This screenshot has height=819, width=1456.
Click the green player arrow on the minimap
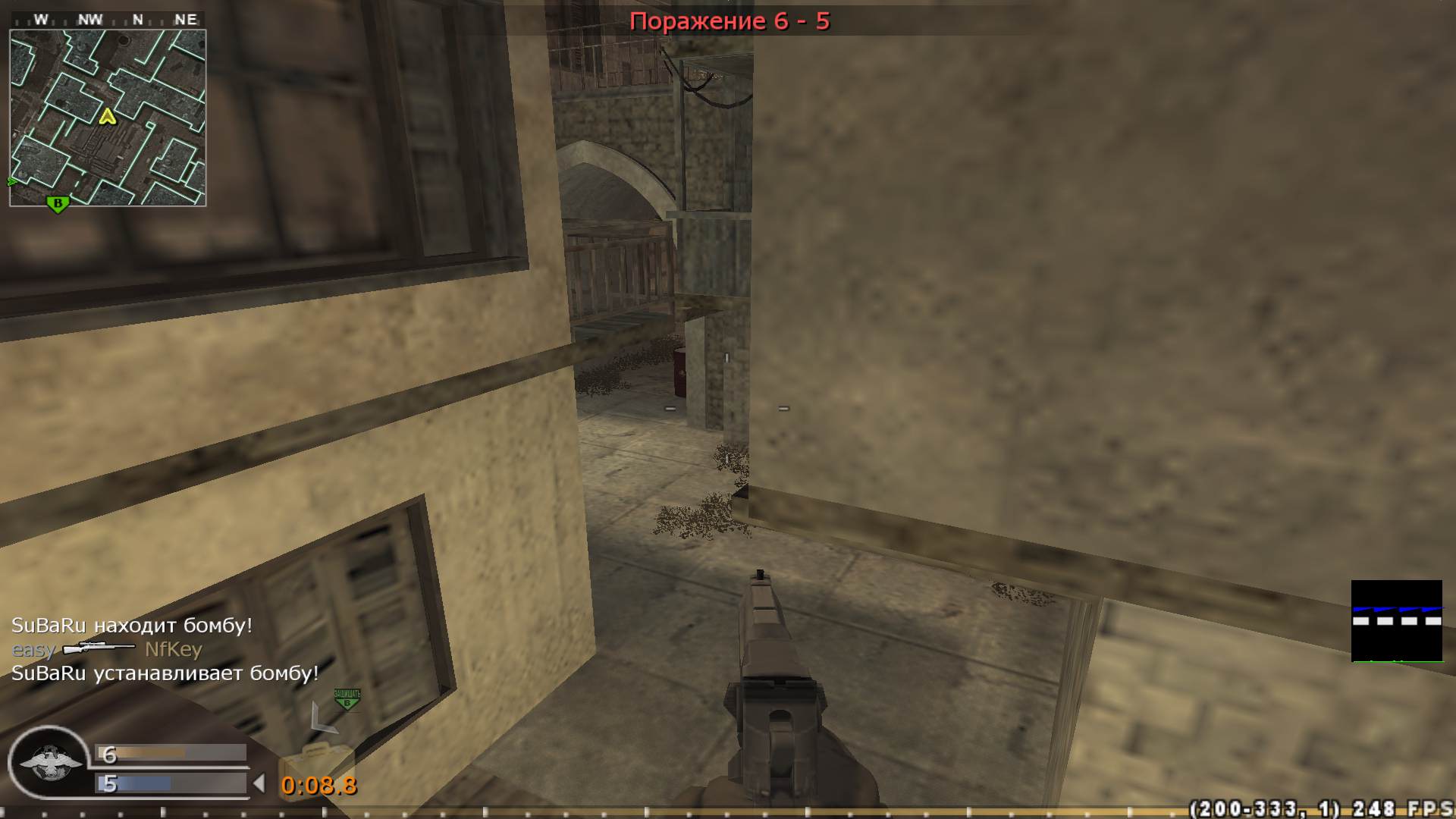point(11,182)
